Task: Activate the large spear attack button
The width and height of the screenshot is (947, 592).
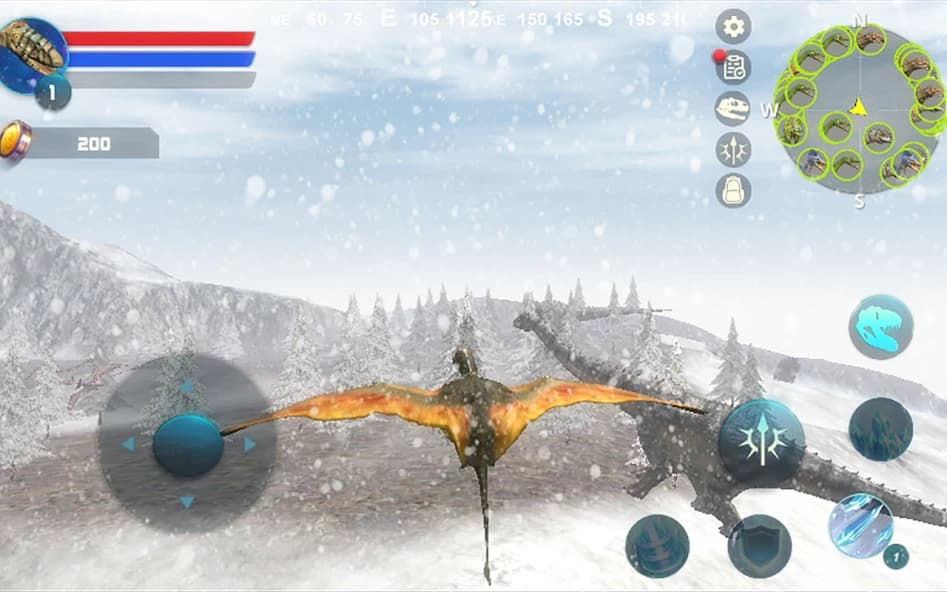Action: pyautogui.click(x=761, y=443)
